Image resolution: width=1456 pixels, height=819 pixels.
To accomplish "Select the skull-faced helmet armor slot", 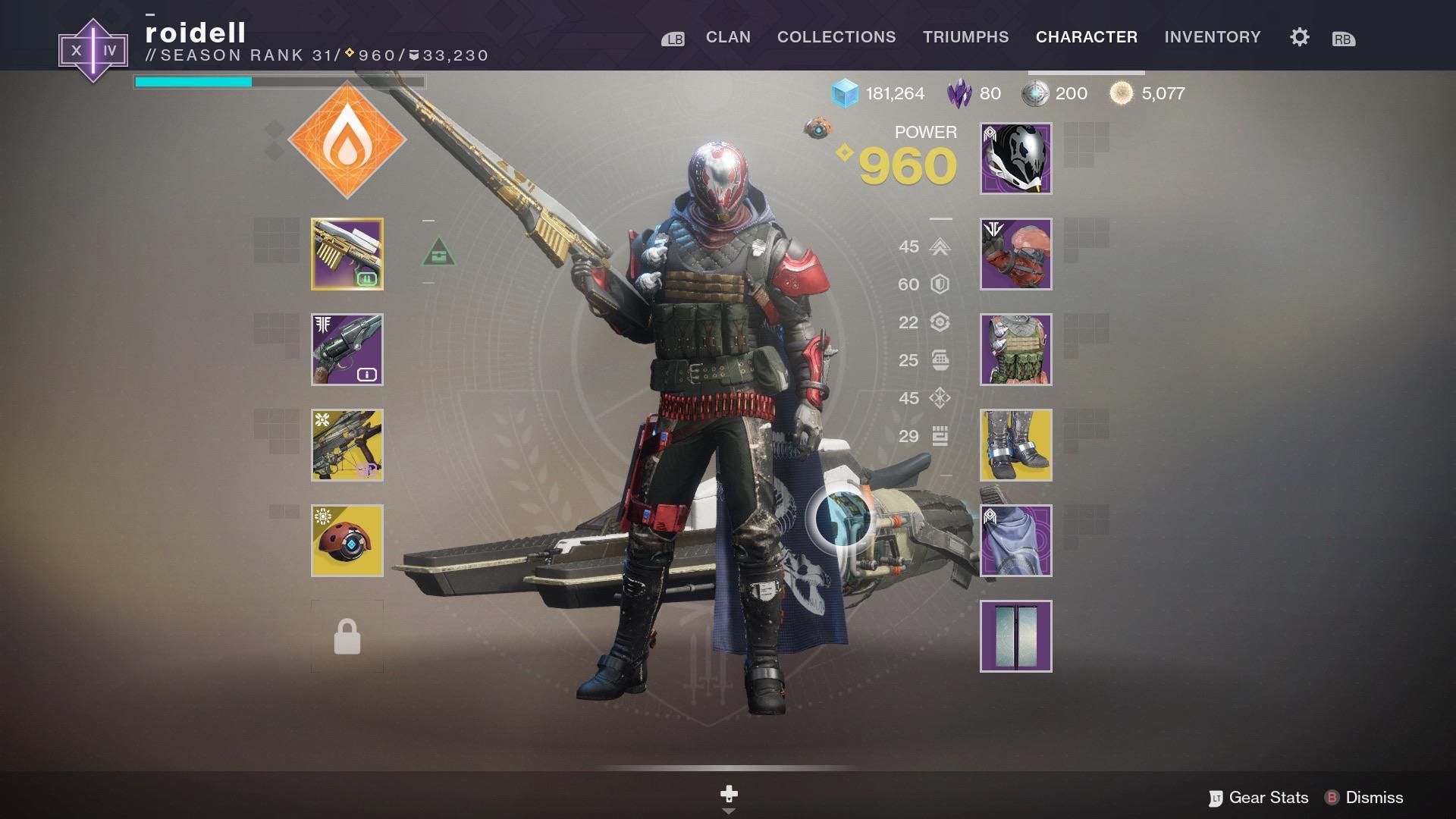I will coord(1015,158).
